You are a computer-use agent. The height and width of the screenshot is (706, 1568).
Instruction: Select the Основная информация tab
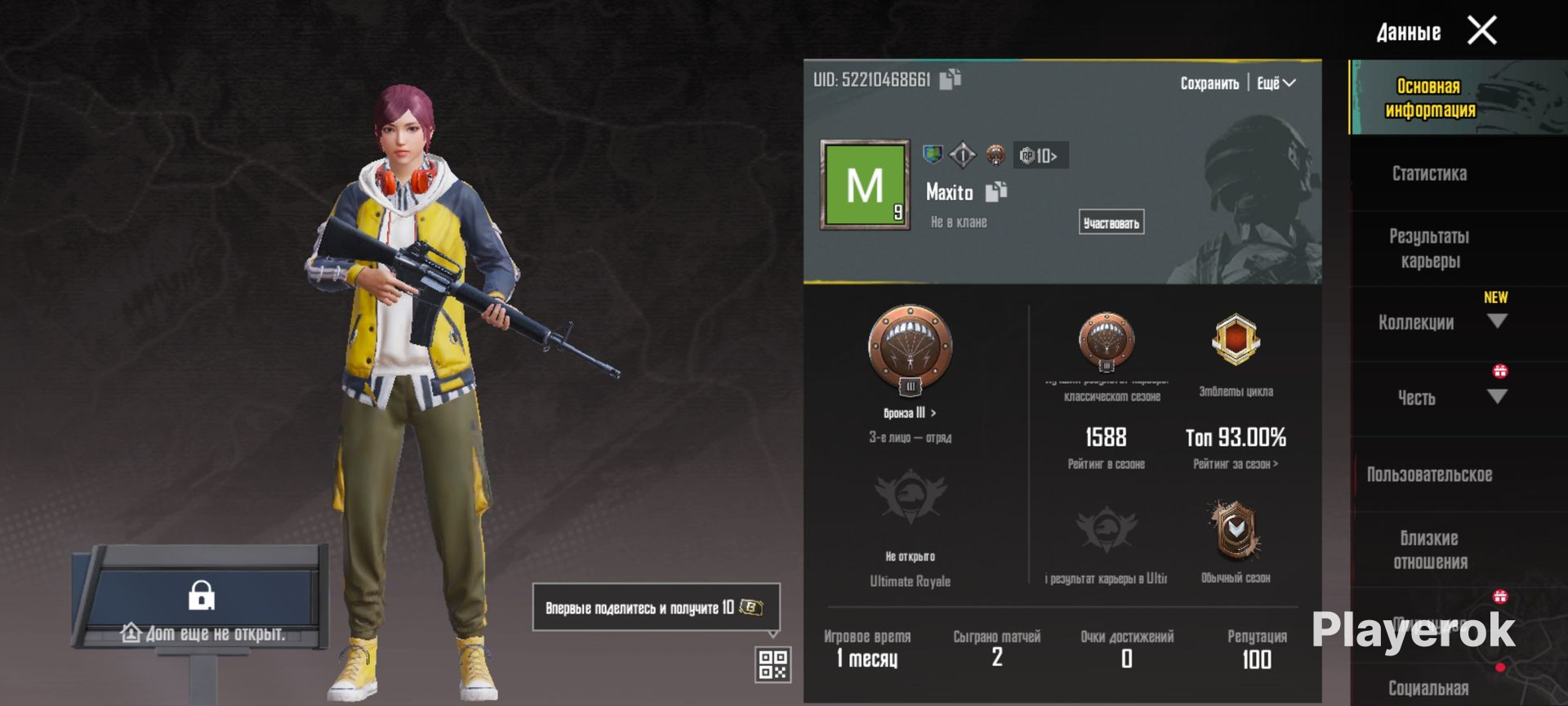pyautogui.click(x=1429, y=98)
